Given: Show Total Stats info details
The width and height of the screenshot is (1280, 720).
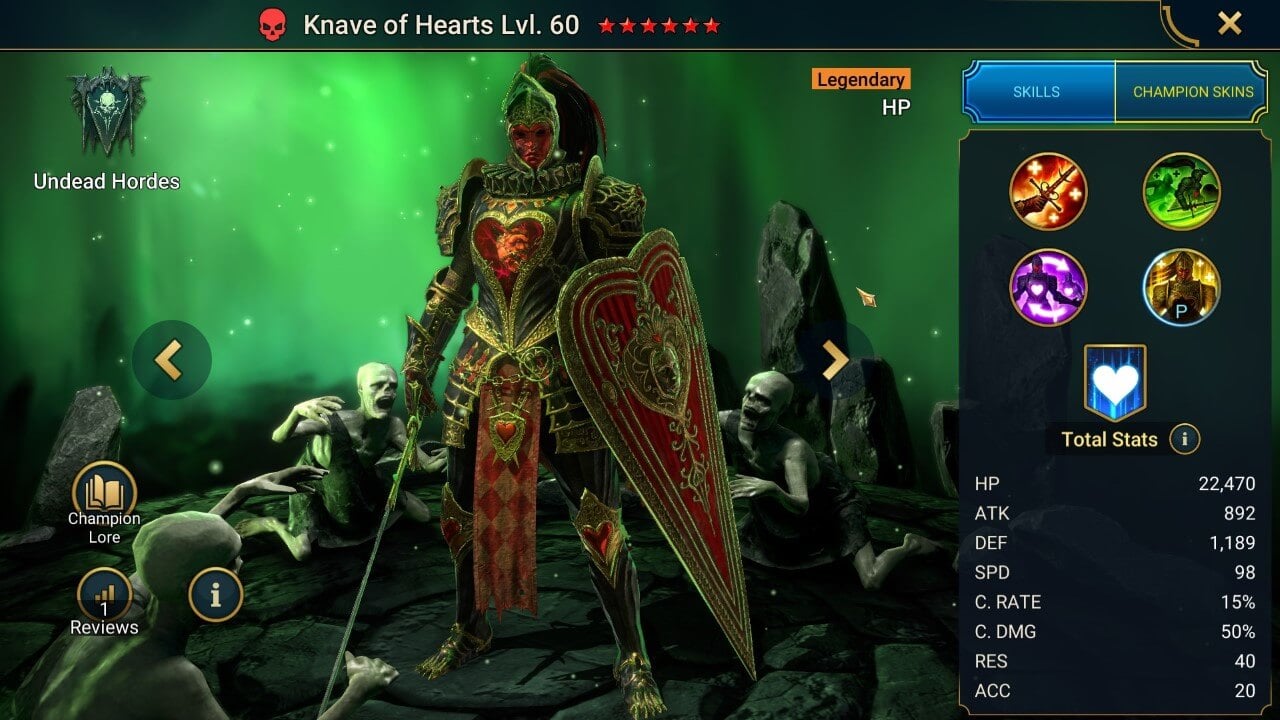Looking at the screenshot, I should [1184, 439].
